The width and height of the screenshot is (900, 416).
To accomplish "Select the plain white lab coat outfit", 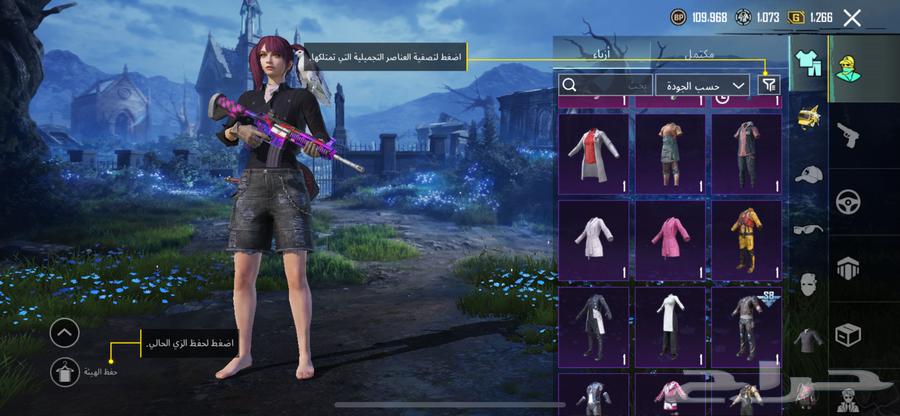I will point(594,238).
